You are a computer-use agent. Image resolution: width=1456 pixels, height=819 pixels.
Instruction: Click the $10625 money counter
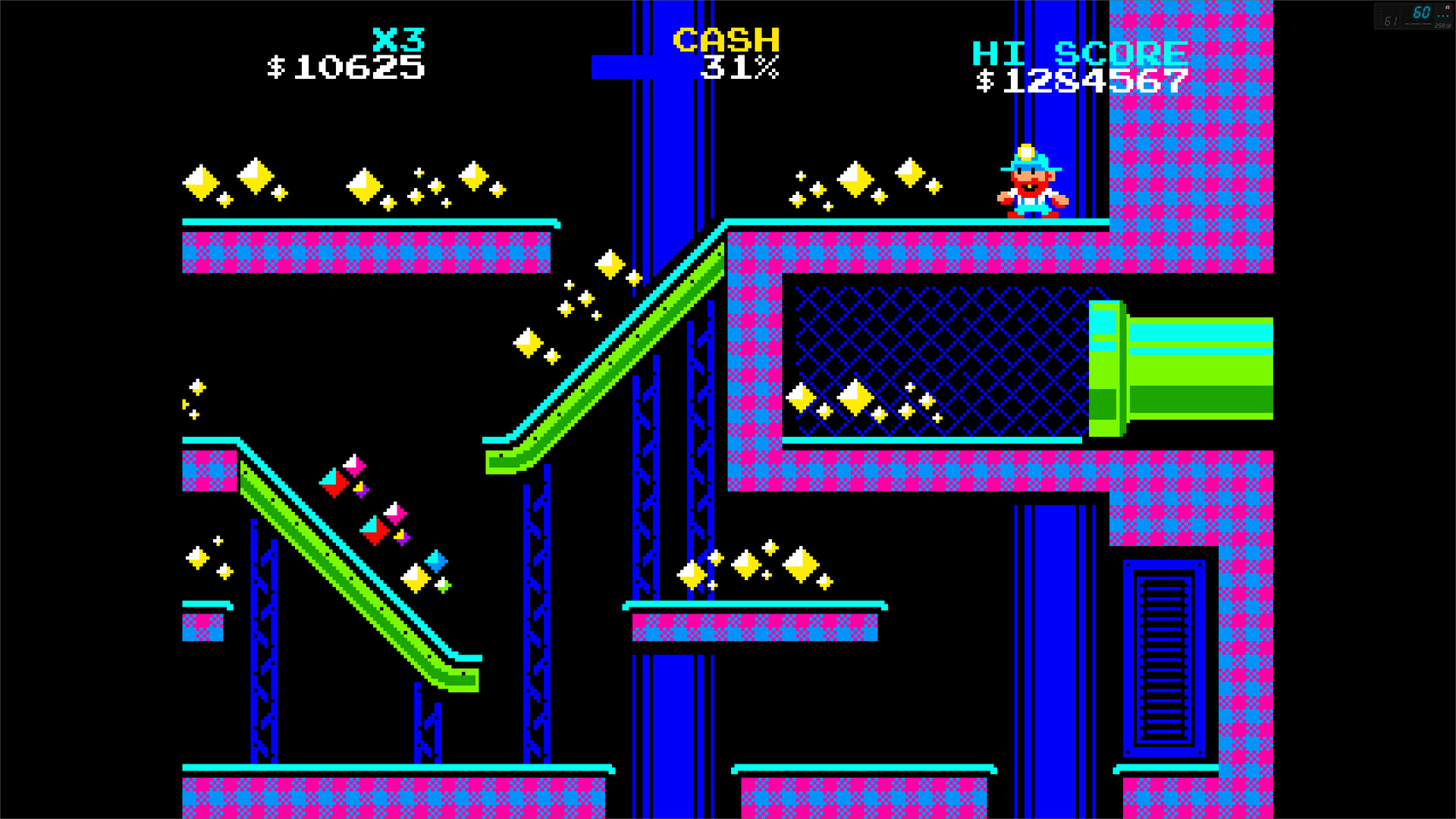345,70
